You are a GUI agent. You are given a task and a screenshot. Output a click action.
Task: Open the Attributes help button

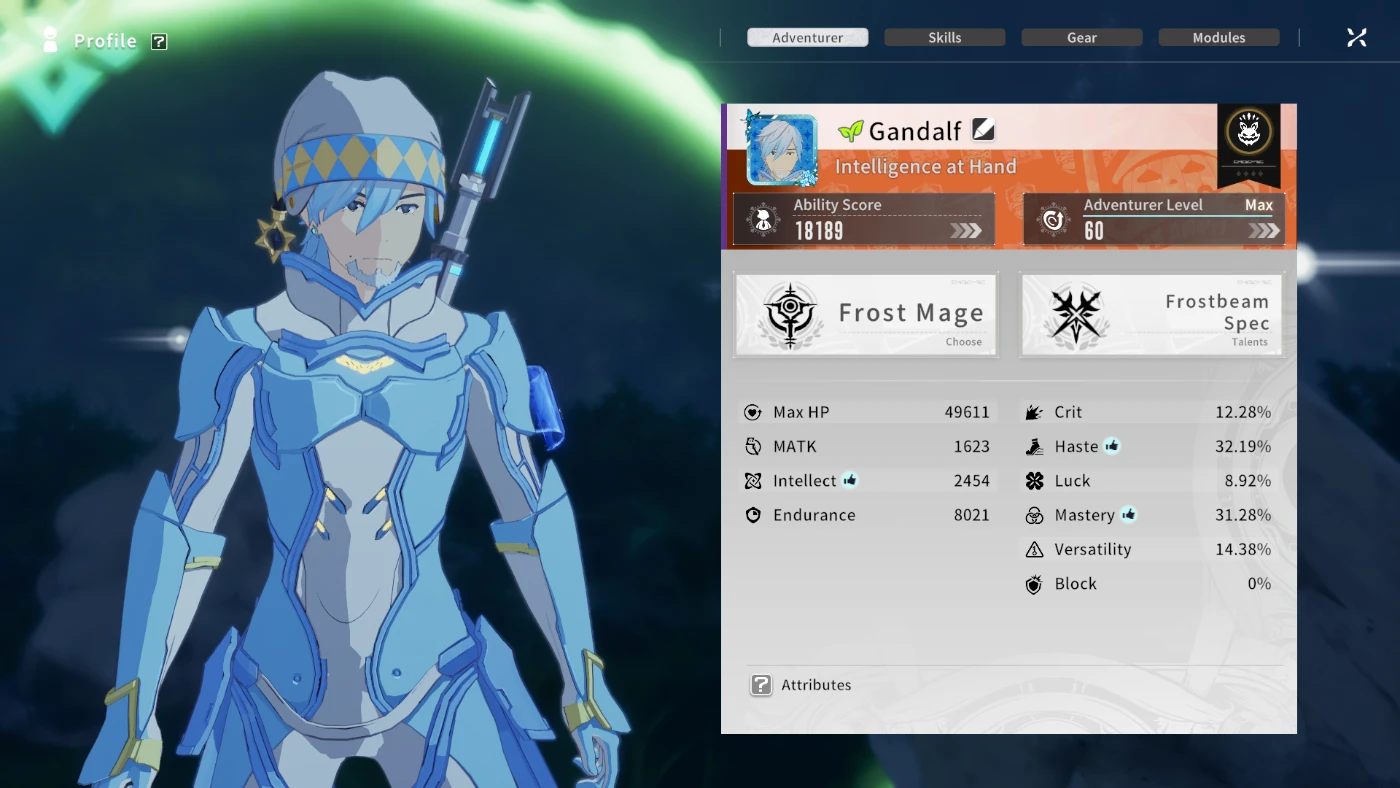pos(761,685)
